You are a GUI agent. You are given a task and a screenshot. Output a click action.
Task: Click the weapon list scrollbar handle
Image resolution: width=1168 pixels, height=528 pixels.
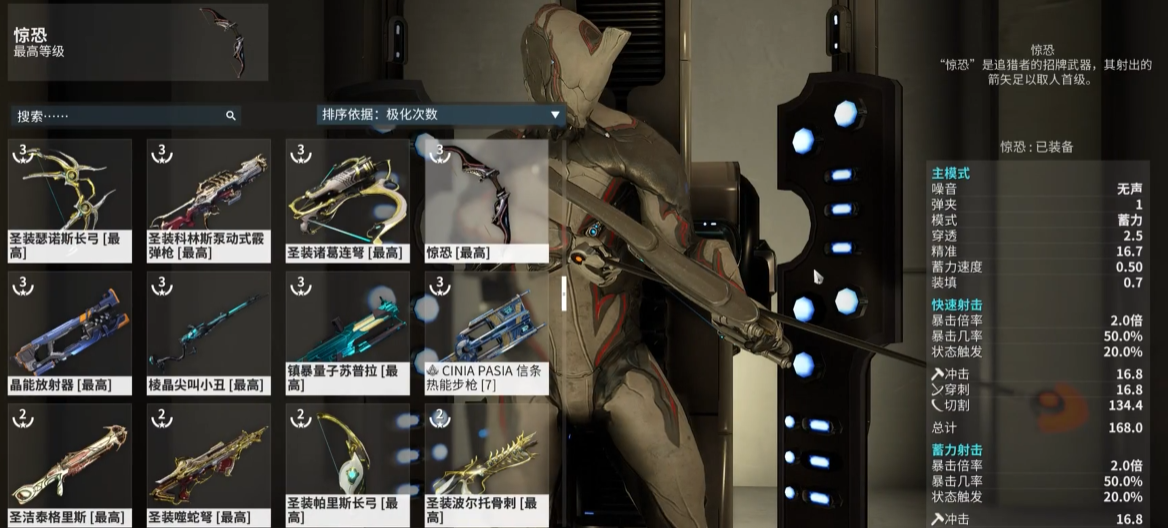coord(562,292)
